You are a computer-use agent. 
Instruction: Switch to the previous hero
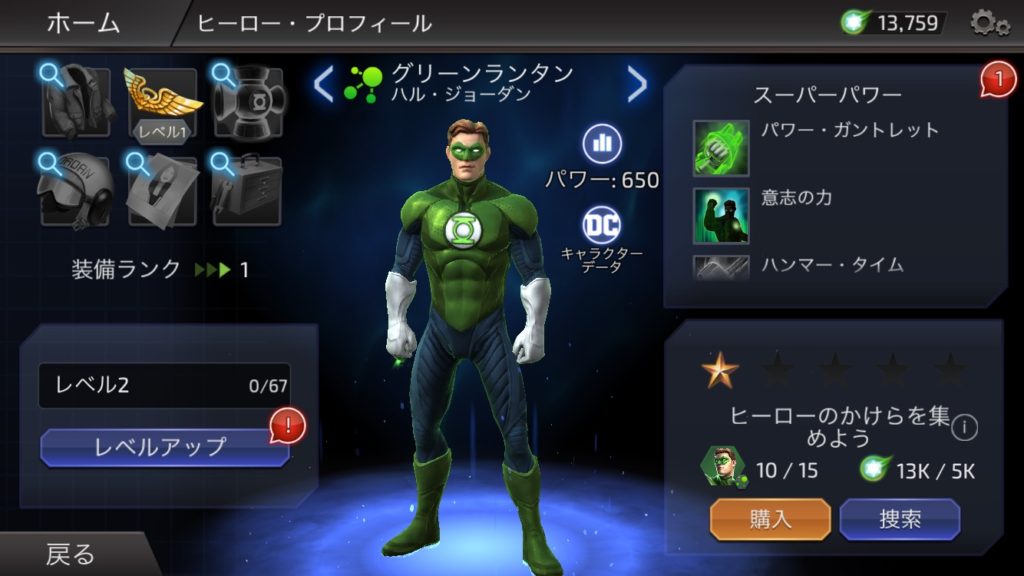pos(322,84)
